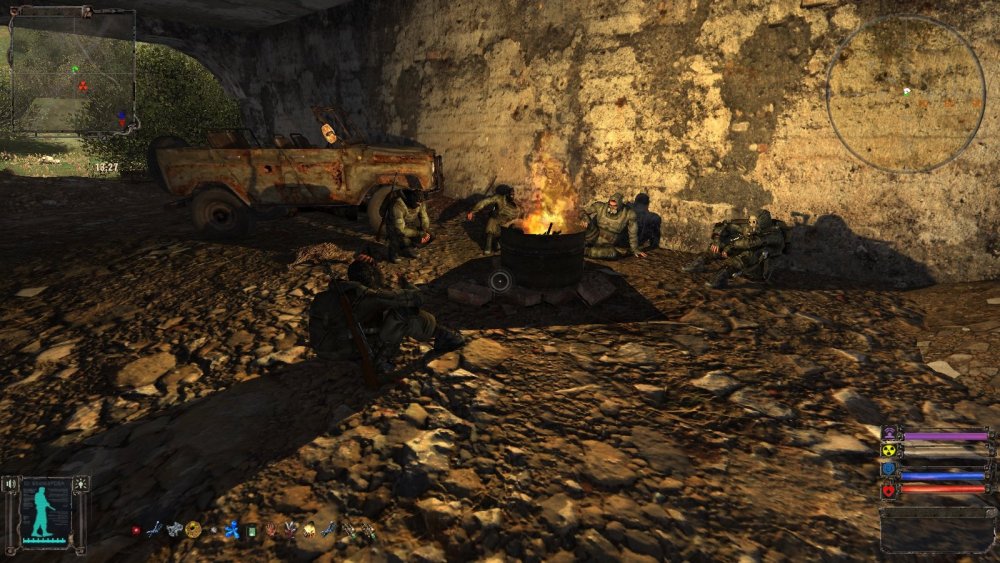Select the green marker on the minimap
This screenshot has width=1000, height=563.
tap(74, 69)
